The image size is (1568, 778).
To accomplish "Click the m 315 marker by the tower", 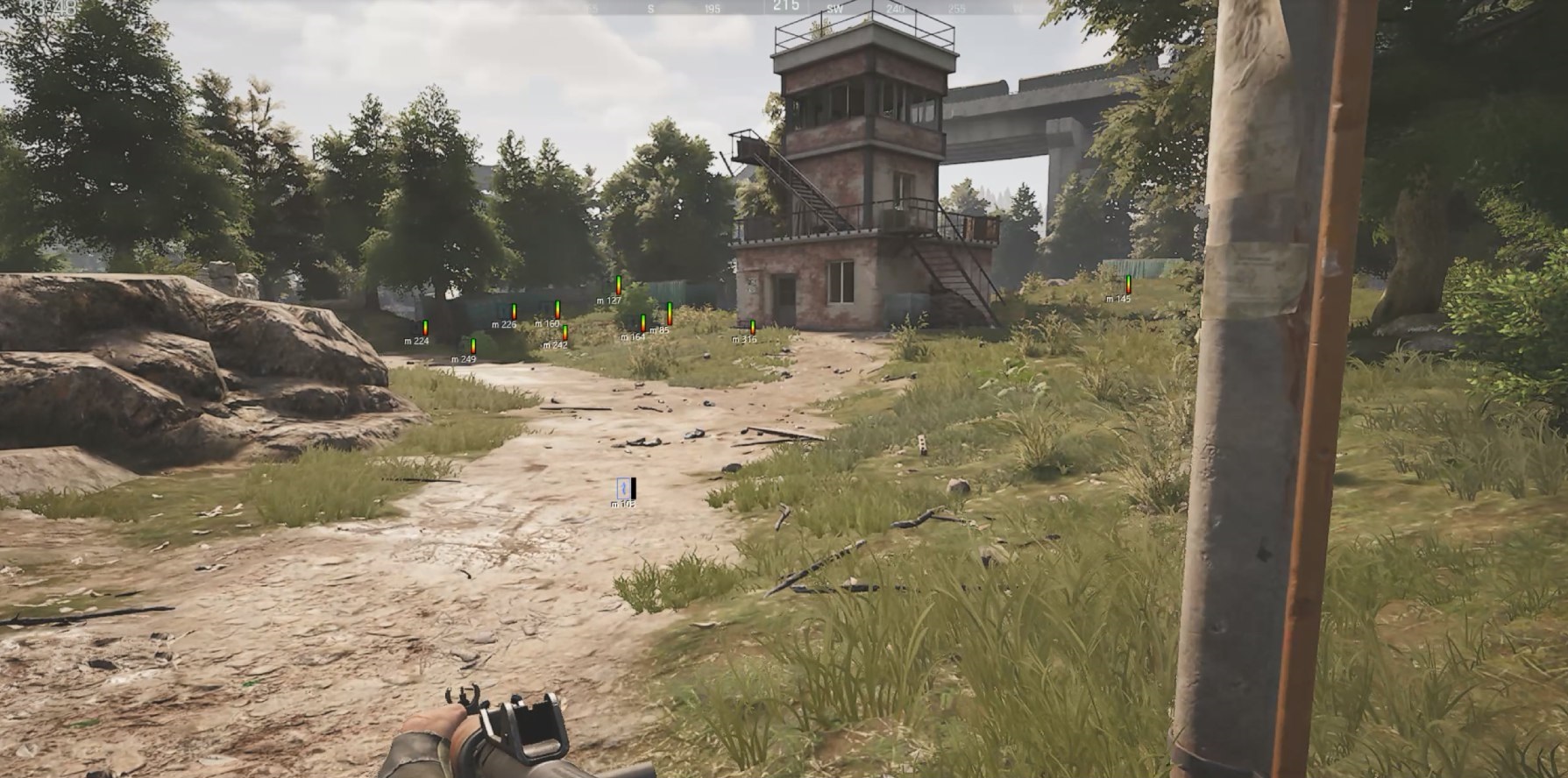I will point(752,327).
